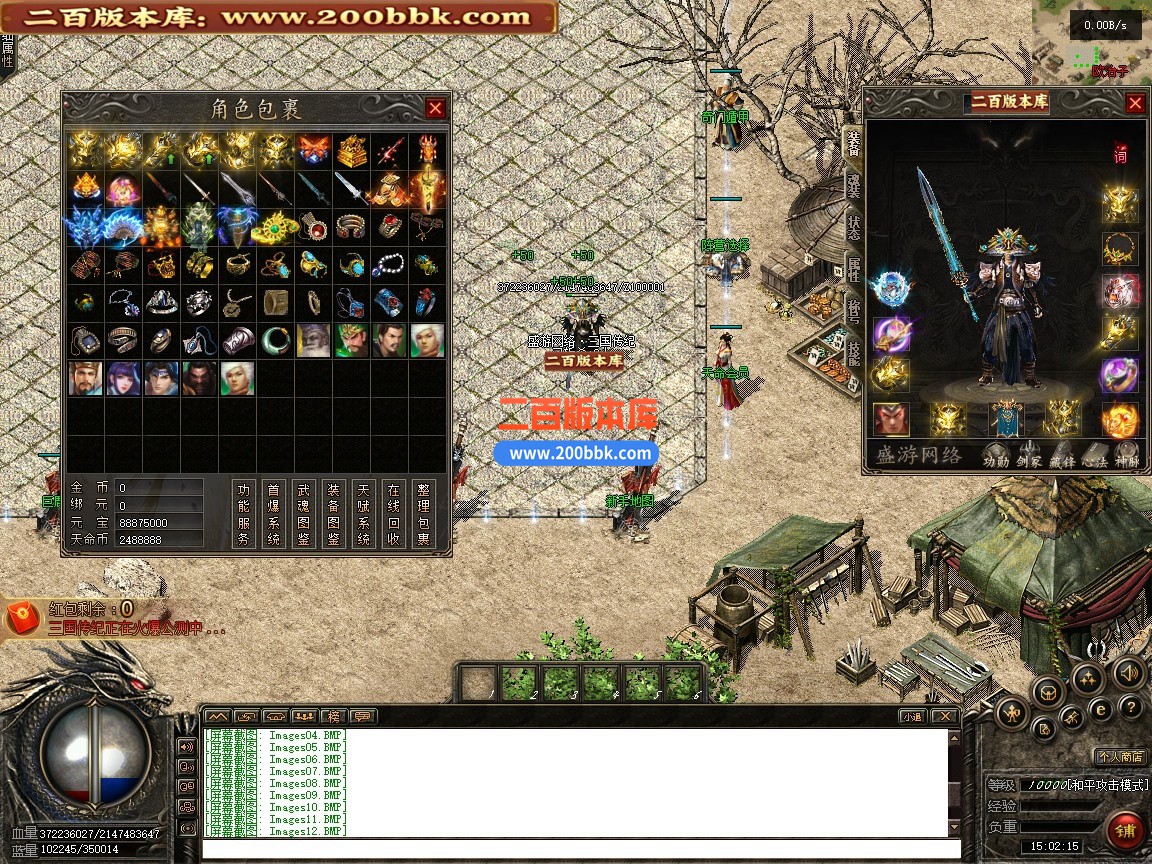
Task: Close the character equipment panel
Action: (1135, 103)
